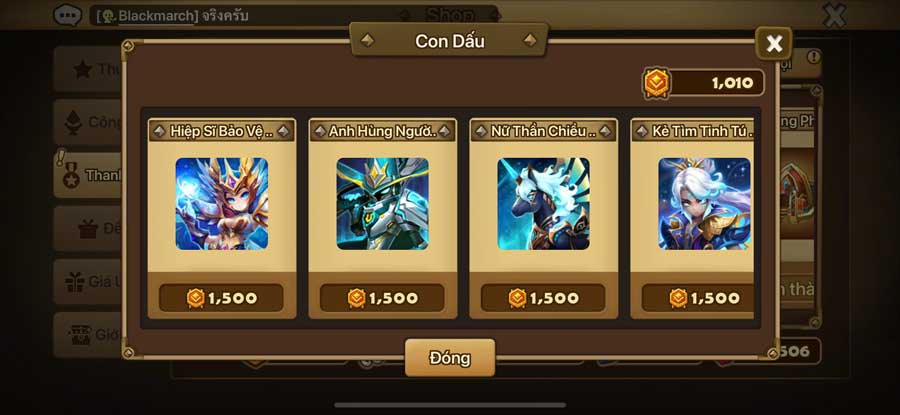The height and width of the screenshot is (415, 900).
Task: Buy Hiệp Sĩ Bảo Vệ for 1,500 seals
Action: pyautogui.click(x=221, y=298)
